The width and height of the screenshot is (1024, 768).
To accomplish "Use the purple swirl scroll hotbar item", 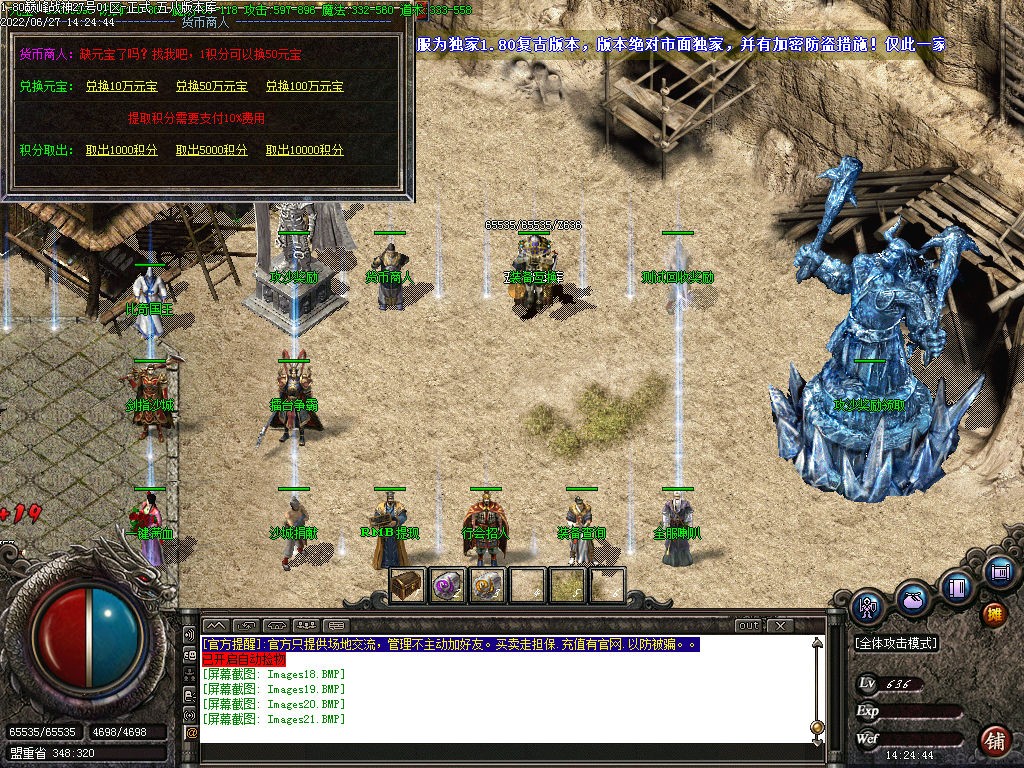I will tap(447, 585).
